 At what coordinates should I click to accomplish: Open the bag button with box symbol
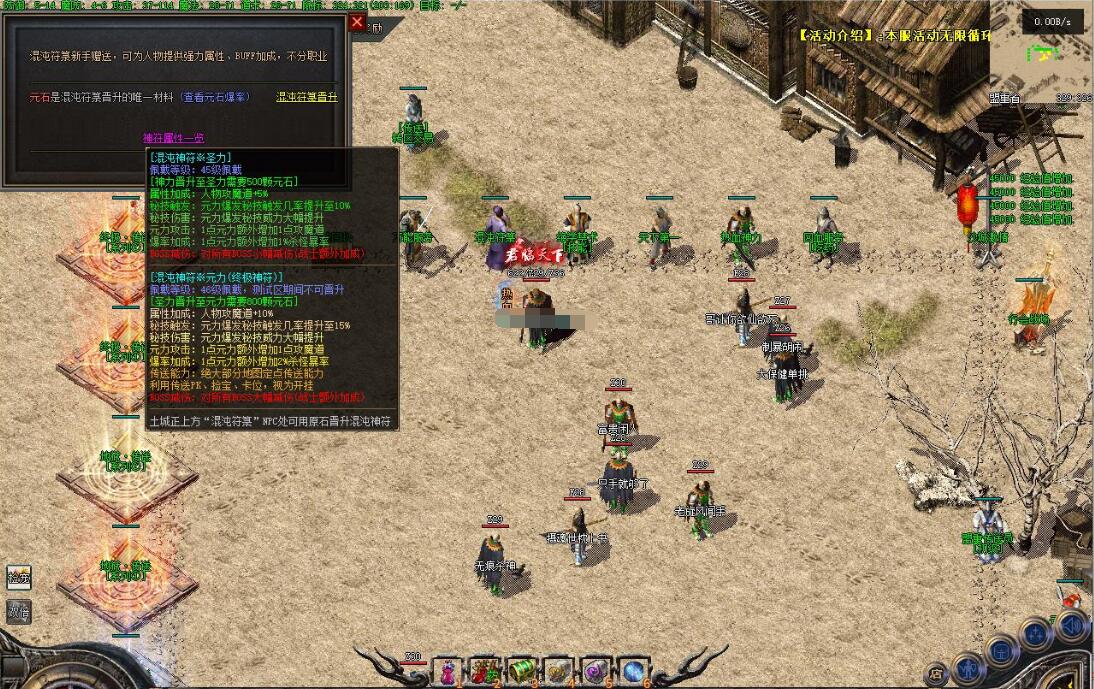[1002, 650]
